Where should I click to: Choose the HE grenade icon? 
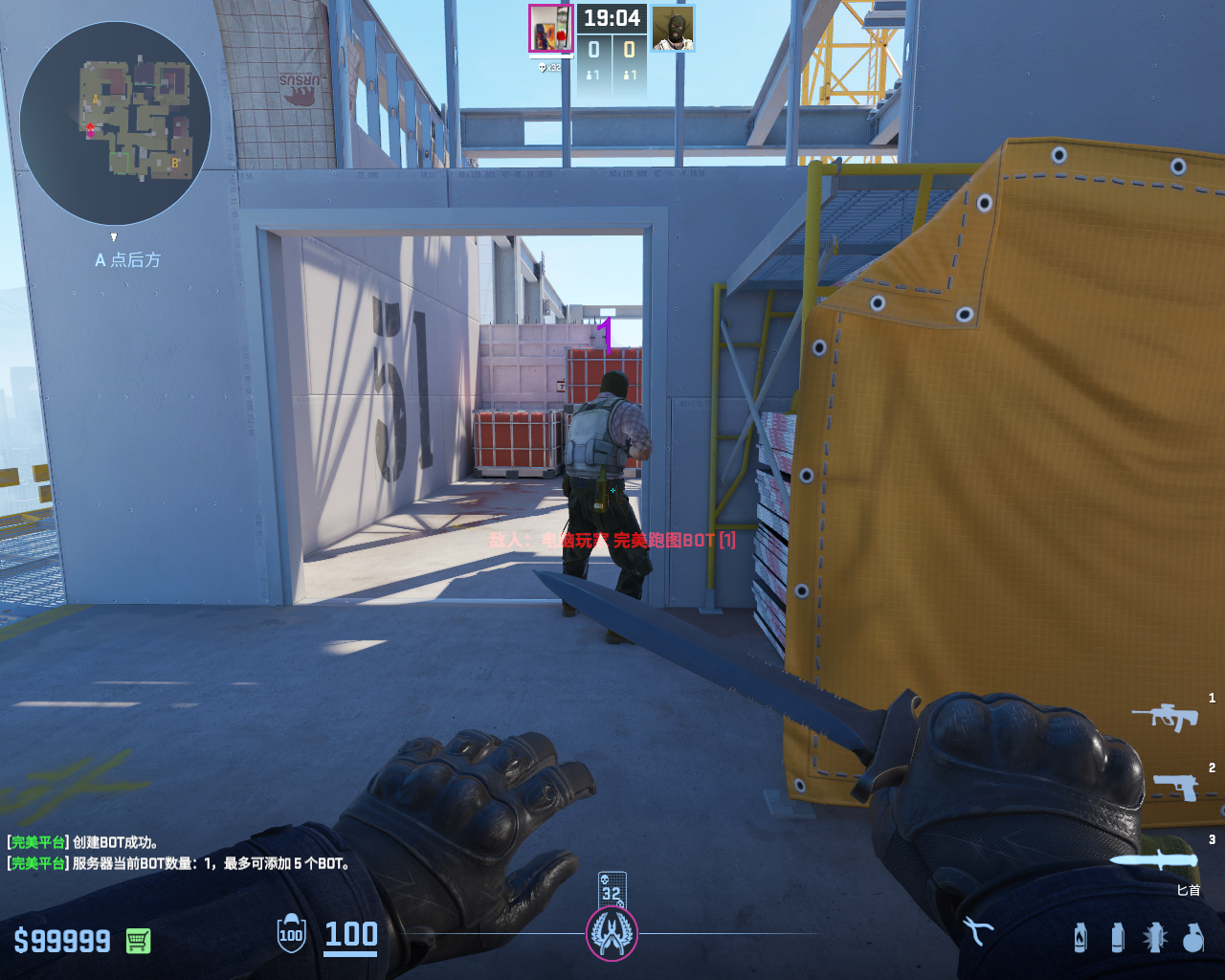pos(1192,937)
